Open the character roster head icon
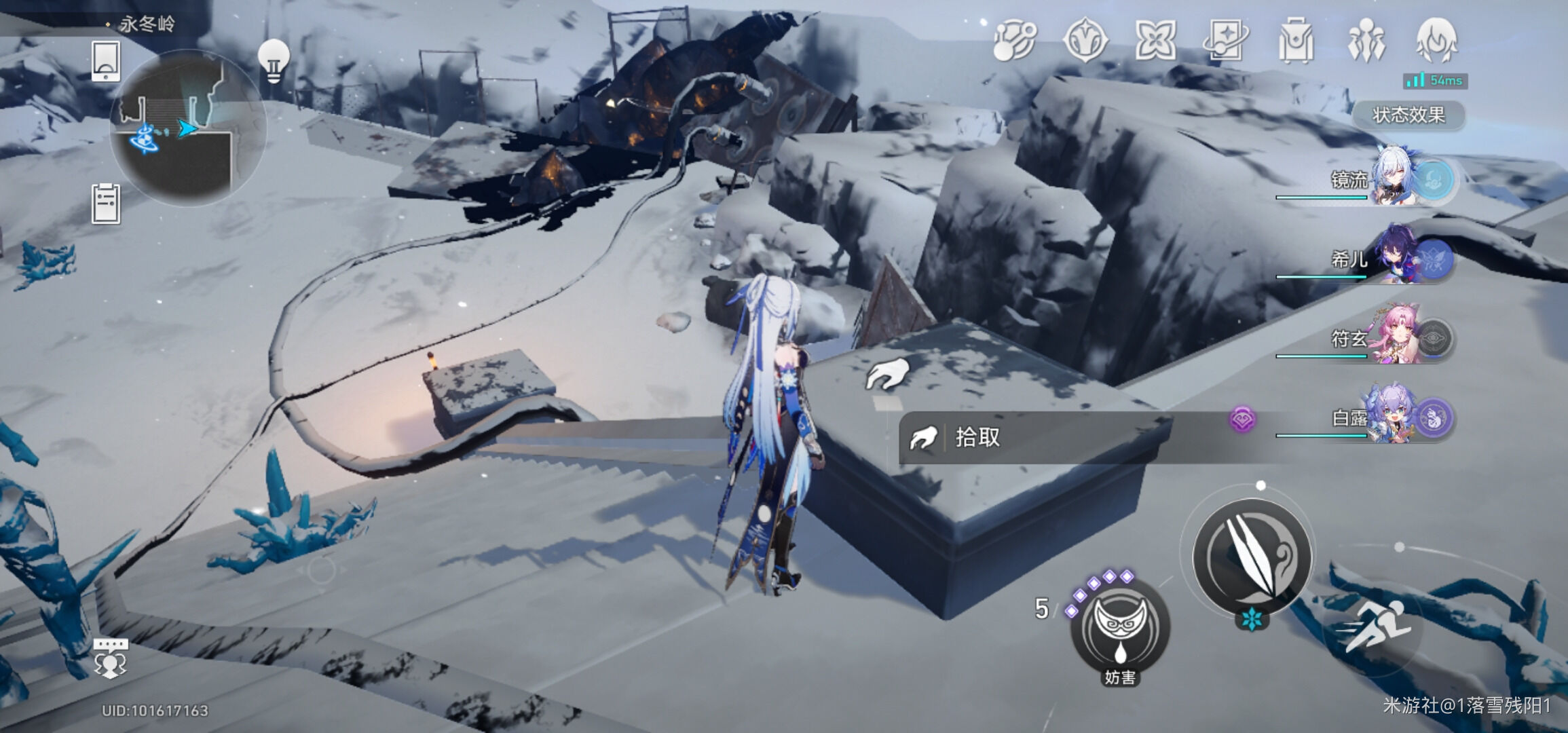The height and width of the screenshot is (733, 1568). [1436, 41]
